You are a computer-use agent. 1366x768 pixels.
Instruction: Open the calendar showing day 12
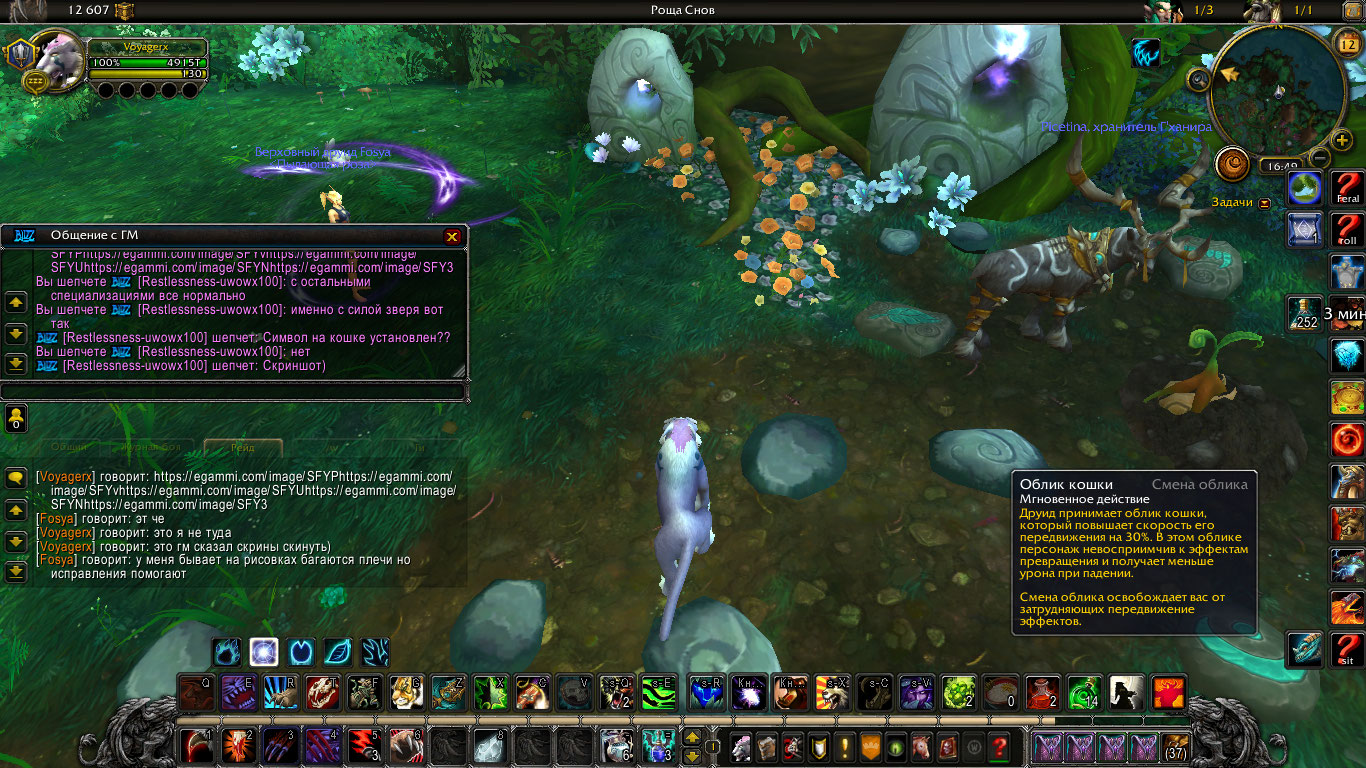[x=1346, y=43]
